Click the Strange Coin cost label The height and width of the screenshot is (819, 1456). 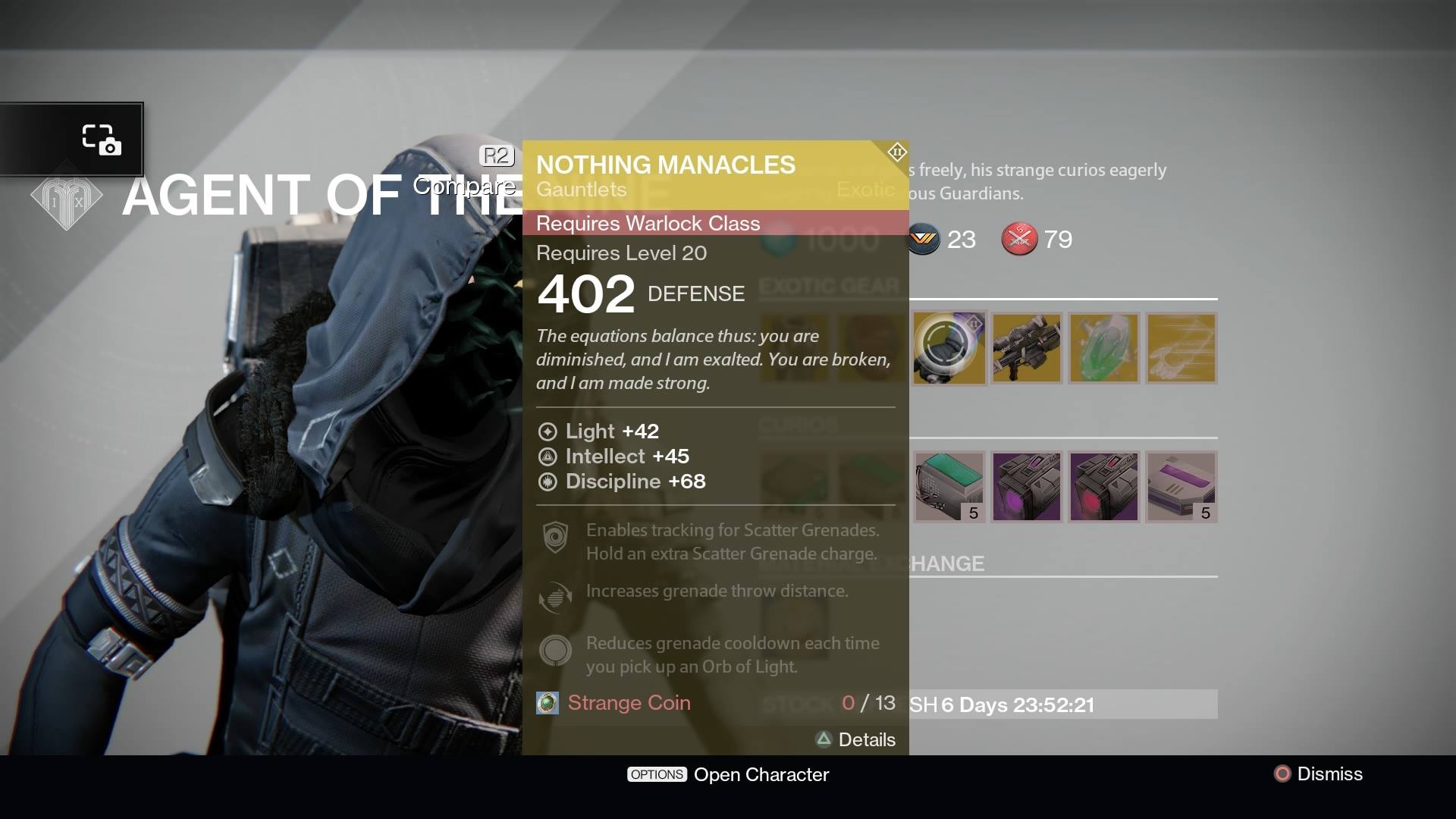point(629,703)
